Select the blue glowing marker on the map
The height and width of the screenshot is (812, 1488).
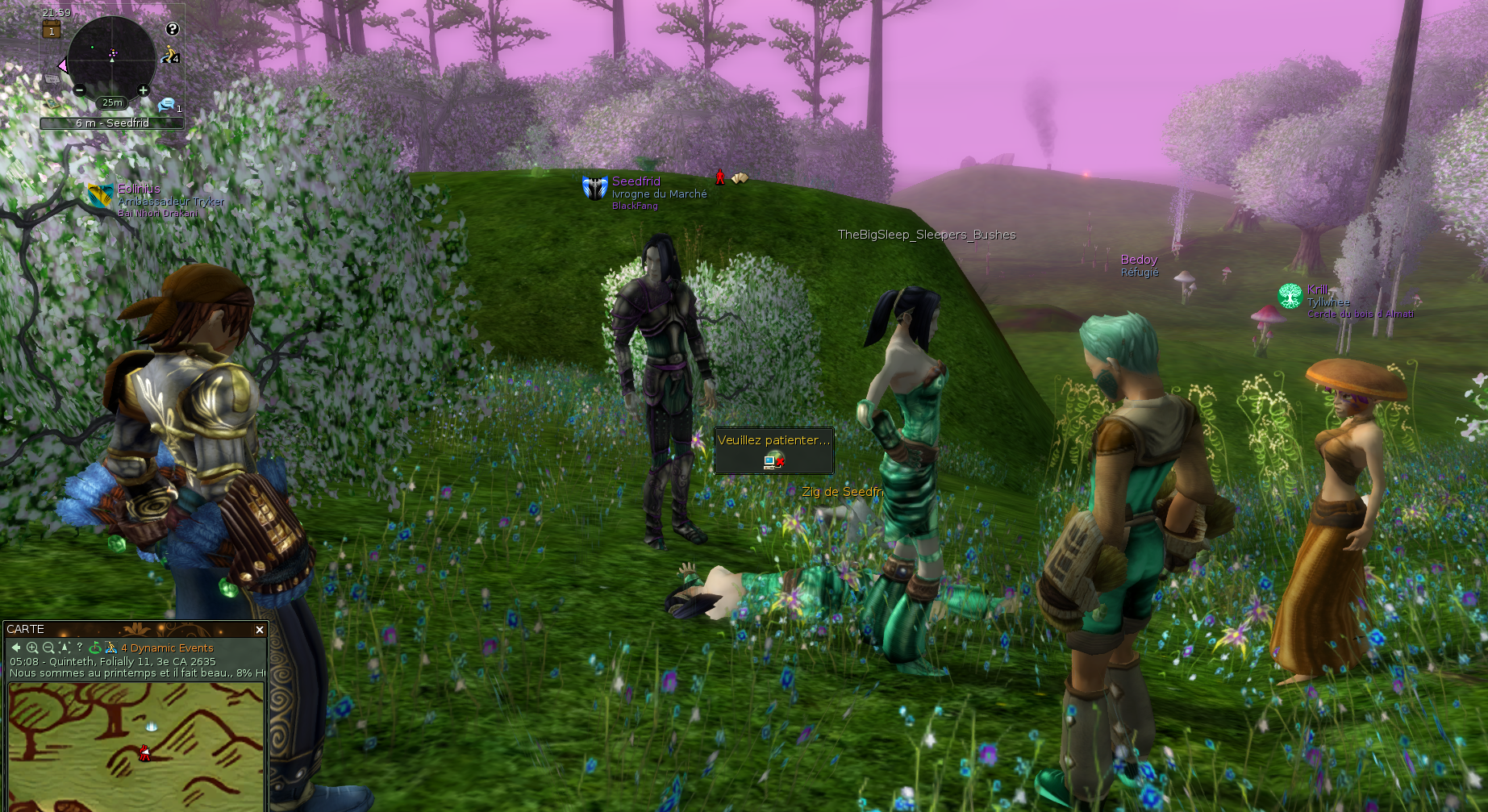[x=151, y=726]
